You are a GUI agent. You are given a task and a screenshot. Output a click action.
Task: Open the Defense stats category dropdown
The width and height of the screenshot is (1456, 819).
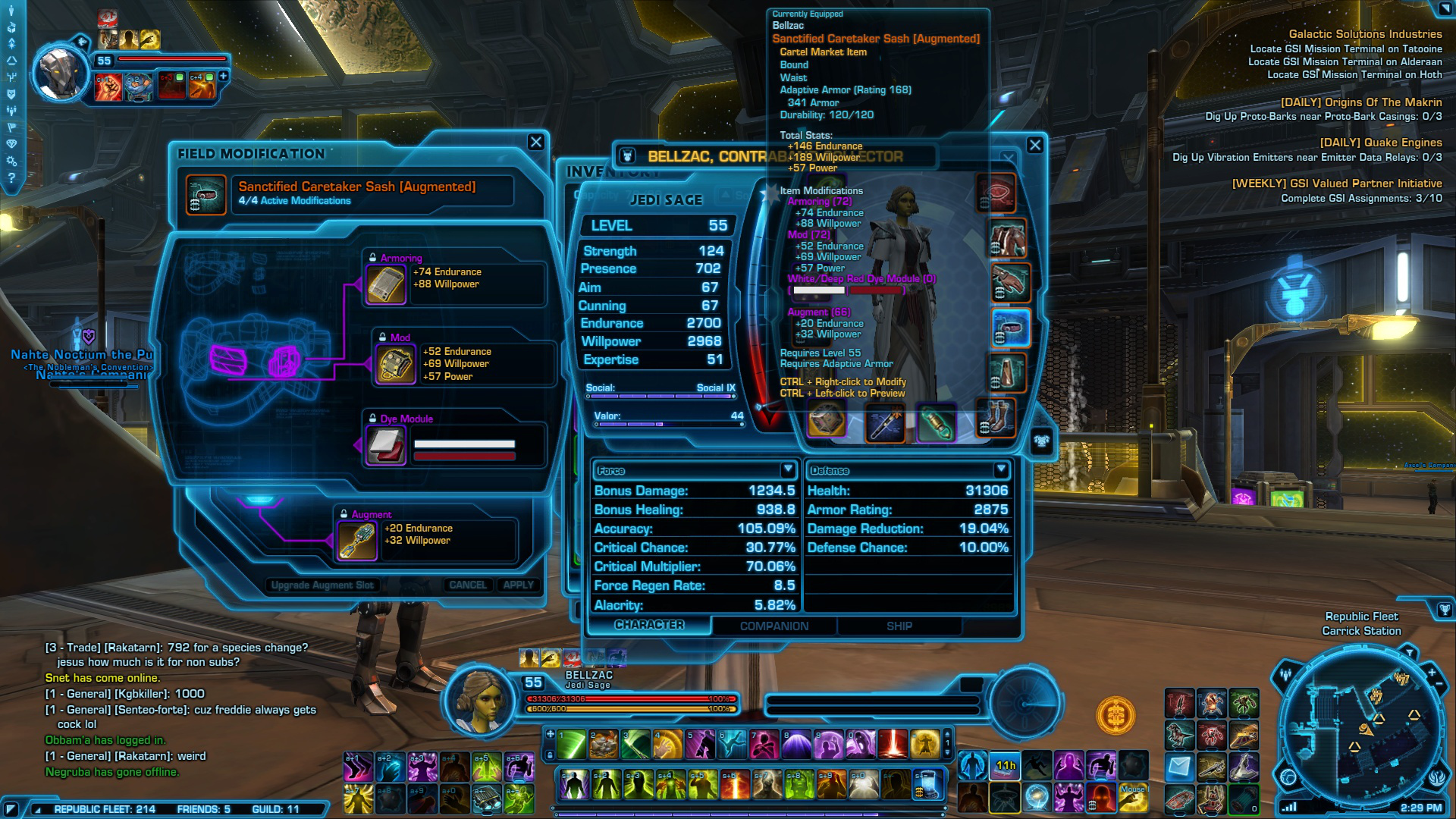click(1003, 470)
